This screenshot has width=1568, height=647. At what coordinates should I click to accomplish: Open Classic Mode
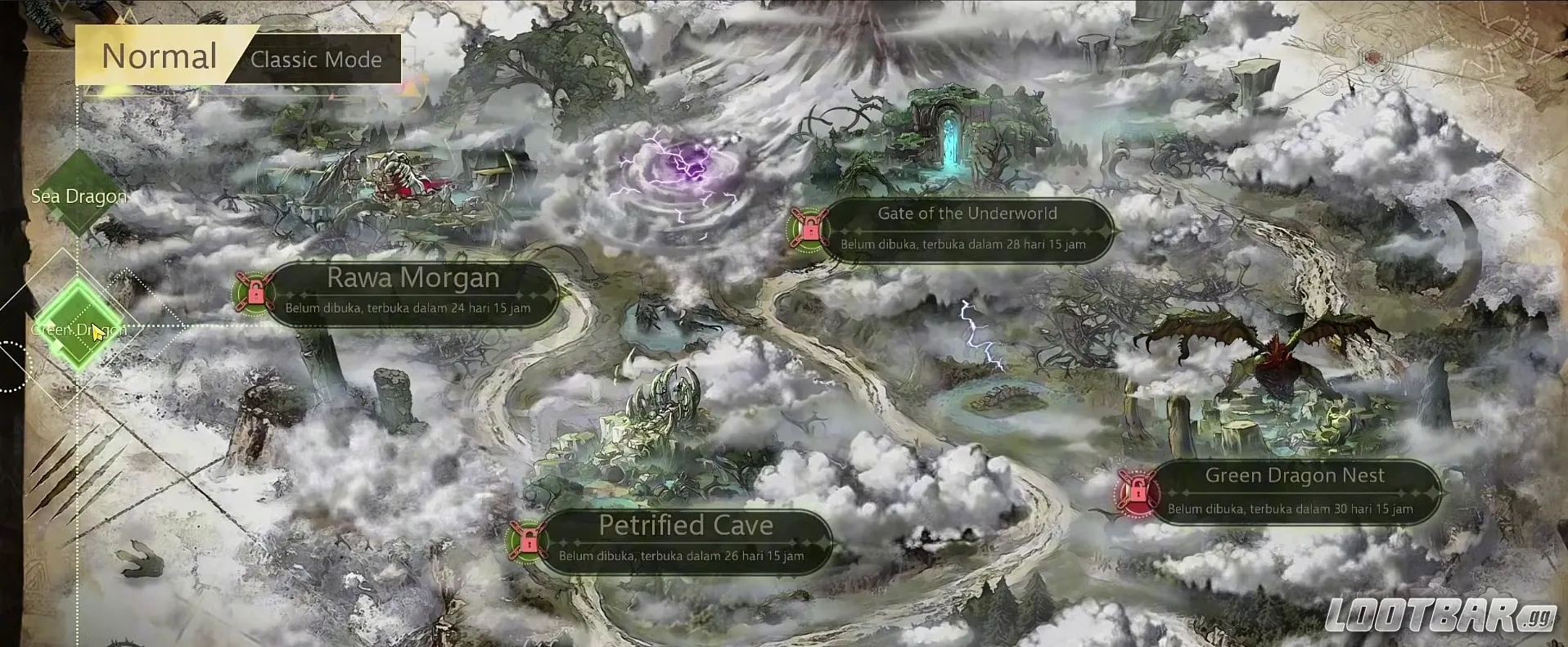pyautogui.click(x=316, y=59)
